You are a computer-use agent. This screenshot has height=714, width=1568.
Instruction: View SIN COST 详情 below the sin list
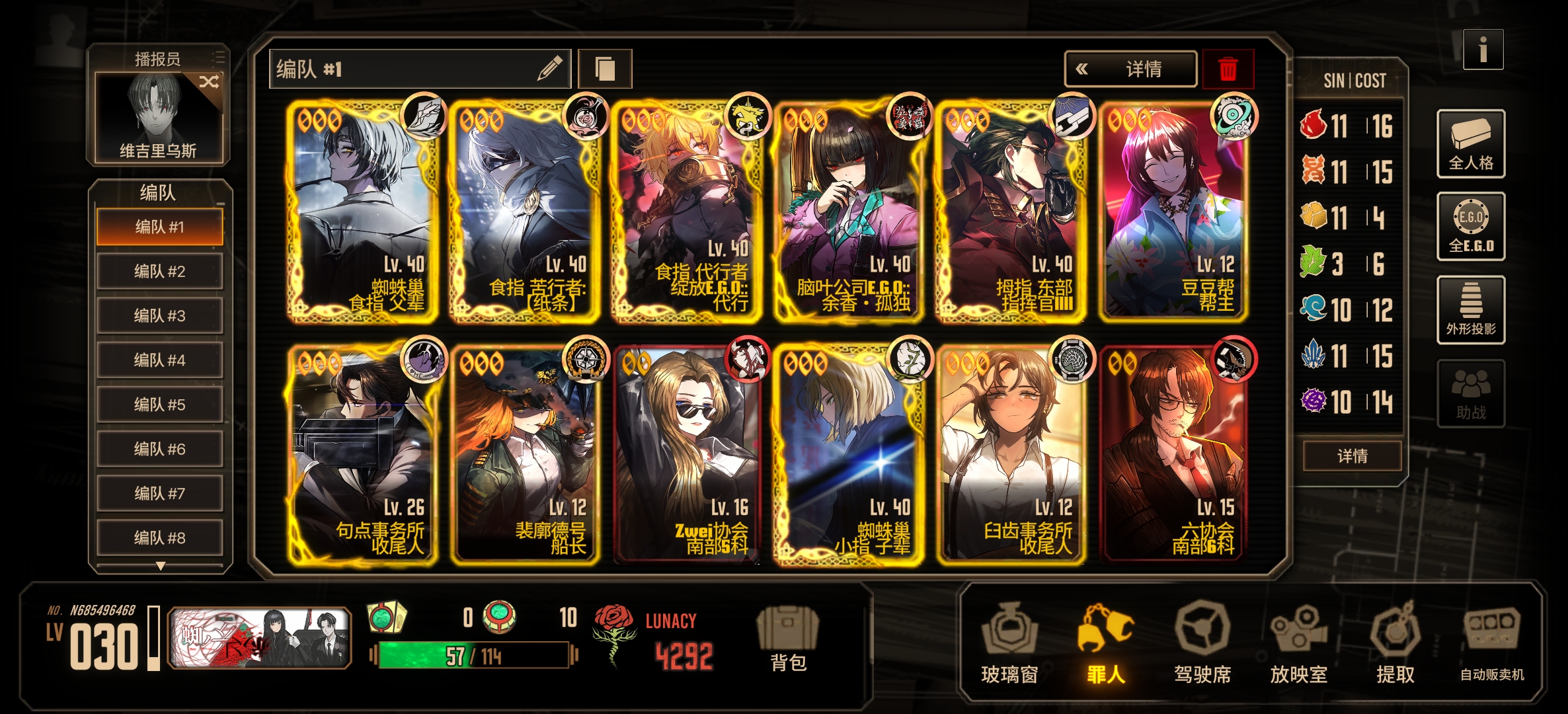pos(1352,456)
